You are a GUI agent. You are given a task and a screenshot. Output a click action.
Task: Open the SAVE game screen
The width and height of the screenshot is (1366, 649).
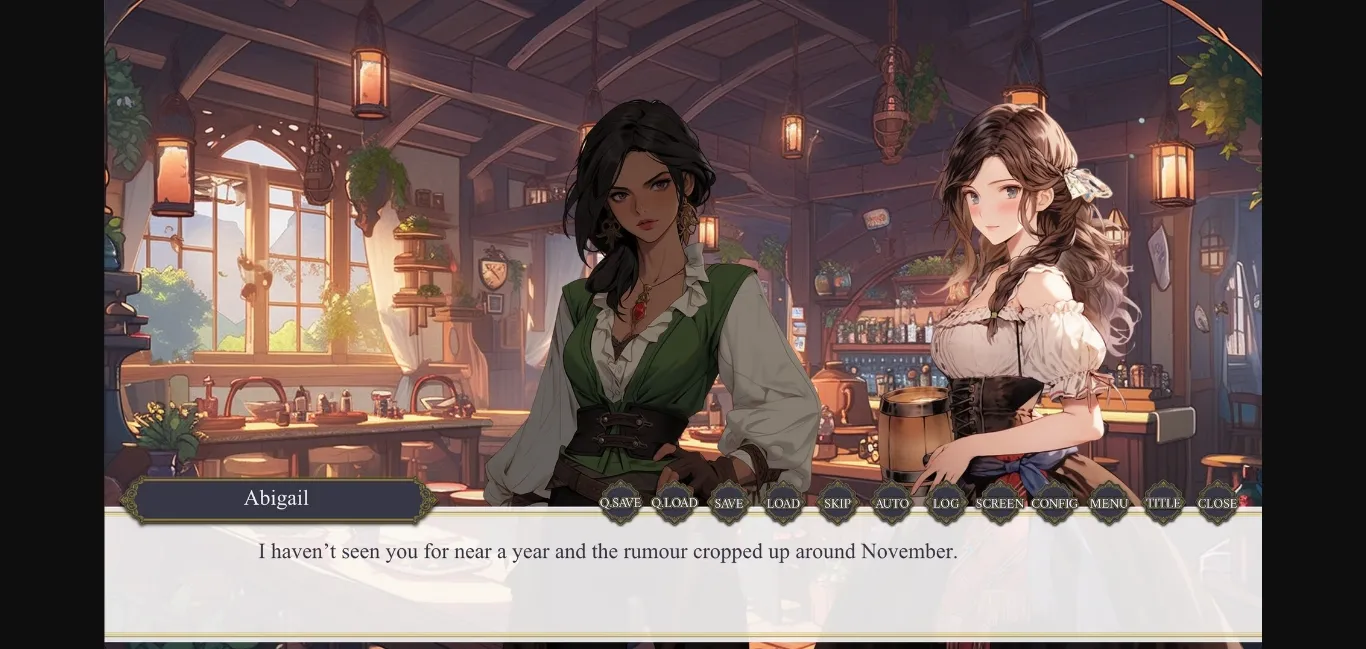coord(728,503)
